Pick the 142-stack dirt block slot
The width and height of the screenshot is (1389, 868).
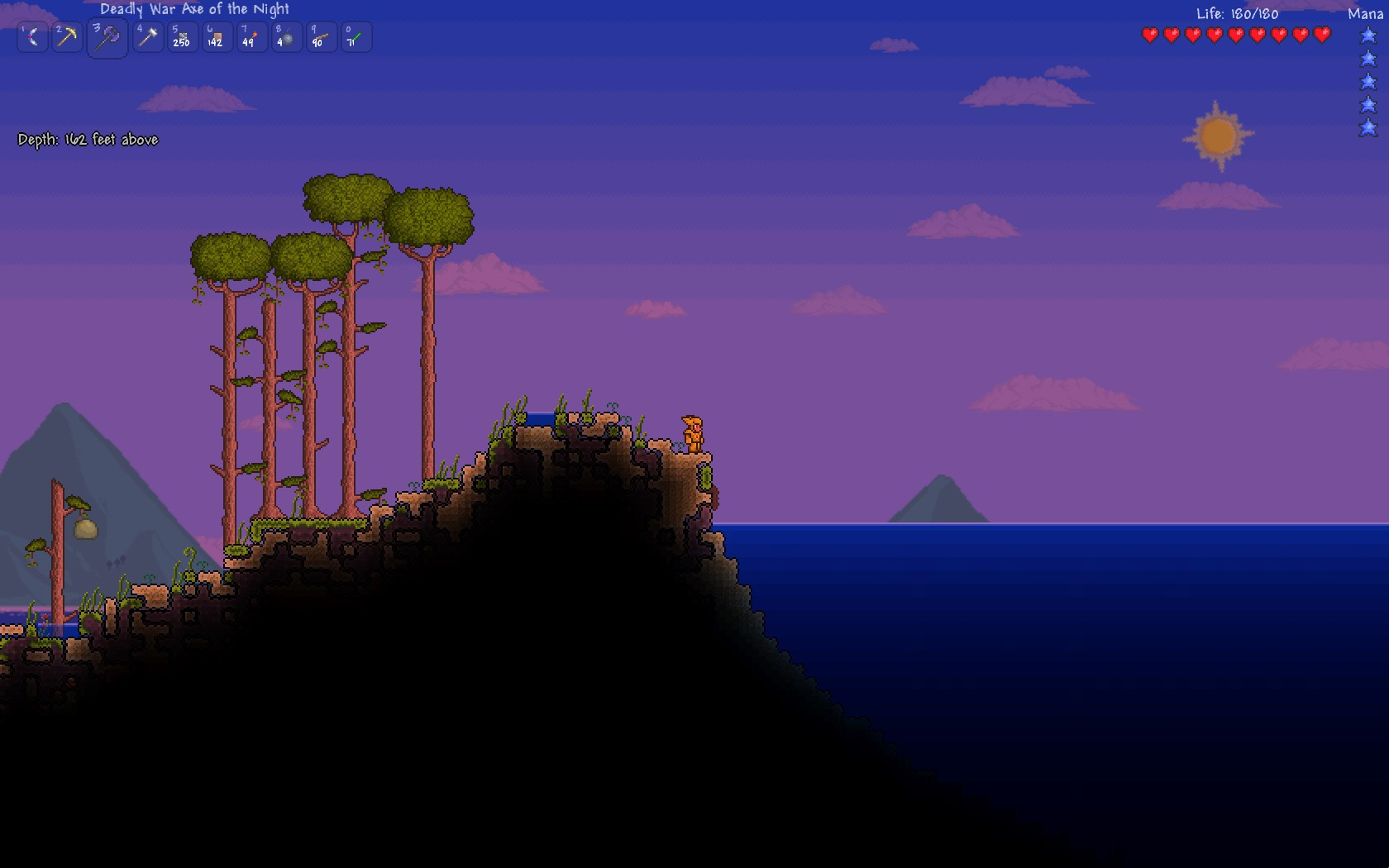[x=217, y=37]
